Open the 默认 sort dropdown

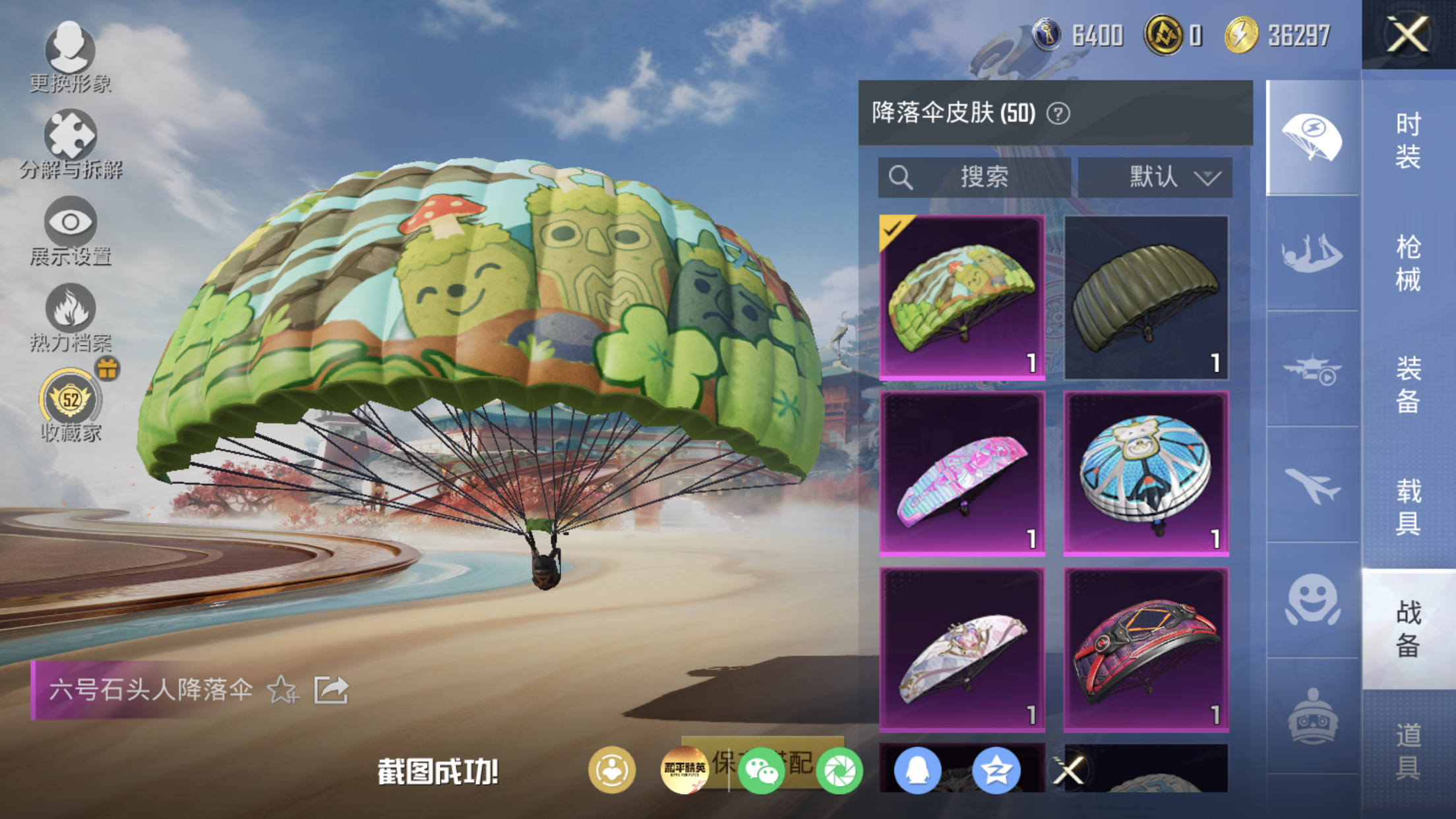pos(1155,177)
